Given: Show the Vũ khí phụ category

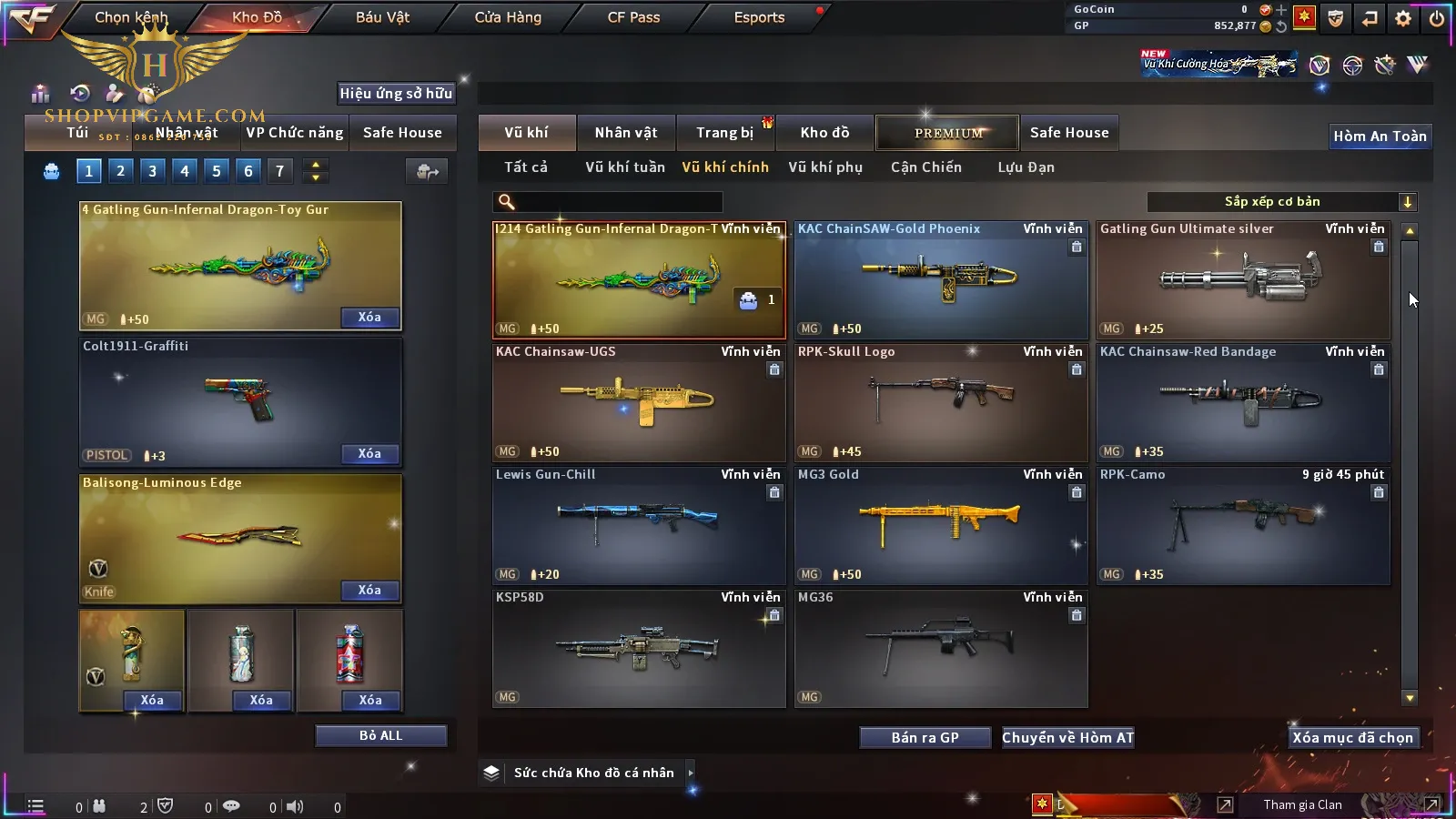Looking at the screenshot, I should click(824, 167).
